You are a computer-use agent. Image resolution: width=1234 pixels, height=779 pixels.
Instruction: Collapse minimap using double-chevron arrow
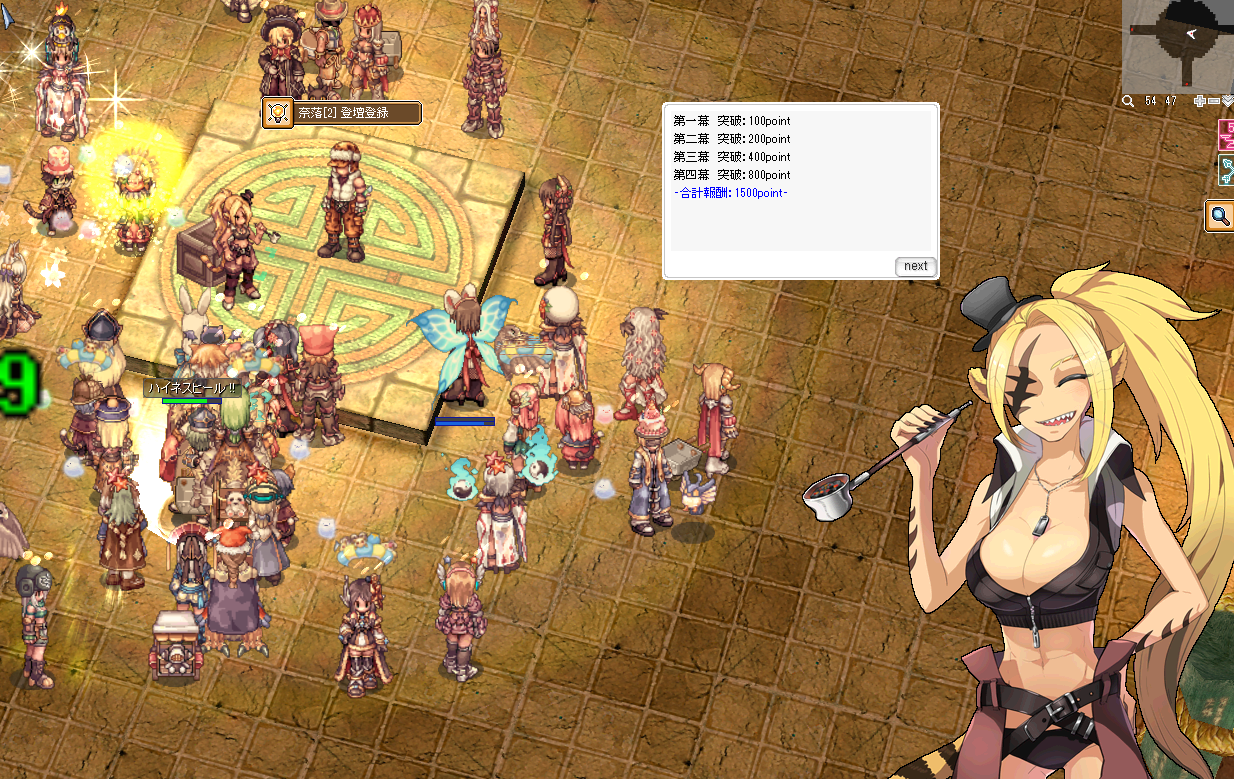(x=1226, y=101)
